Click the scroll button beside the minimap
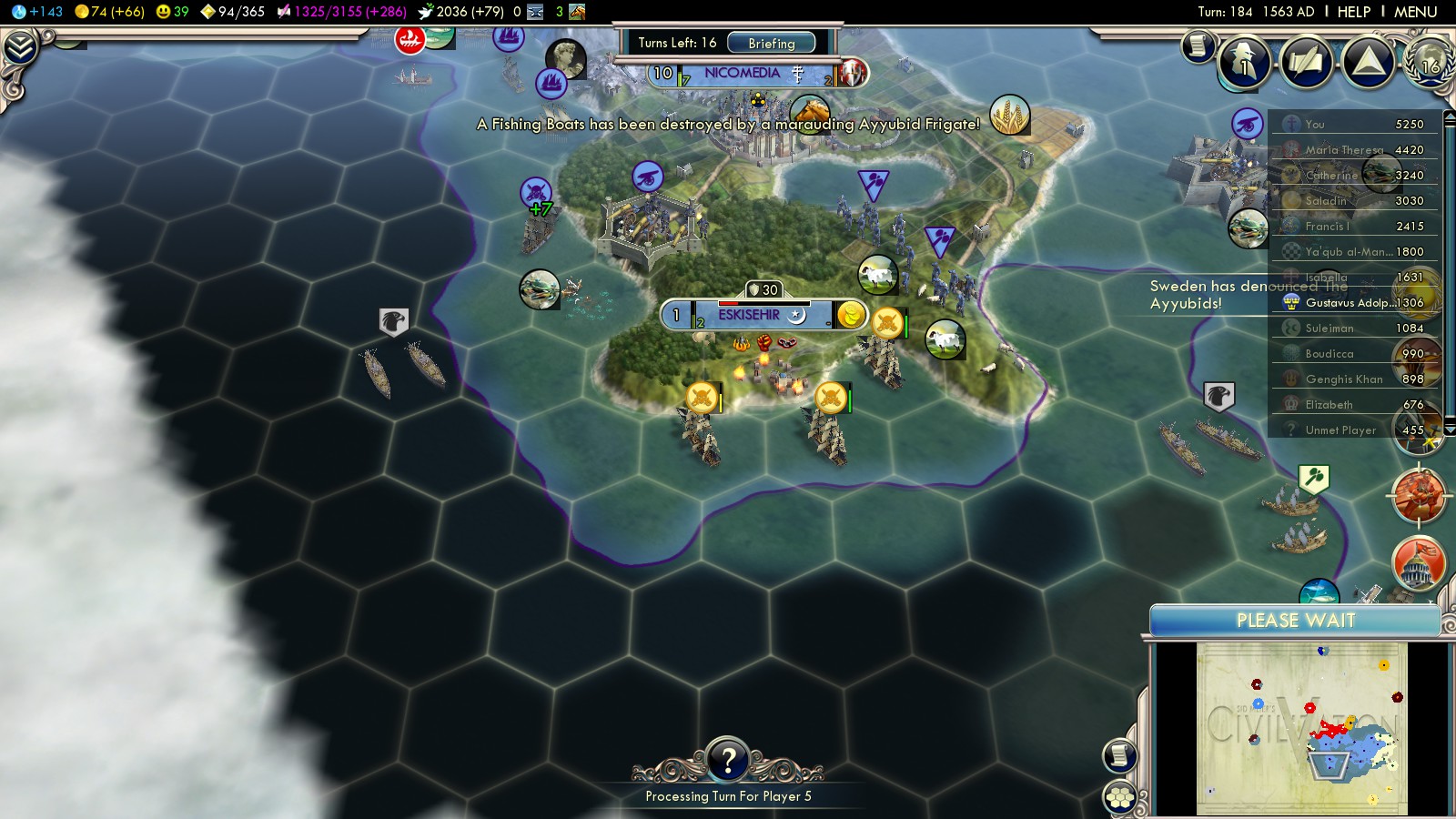The width and height of the screenshot is (1456, 819). tap(1120, 755)
